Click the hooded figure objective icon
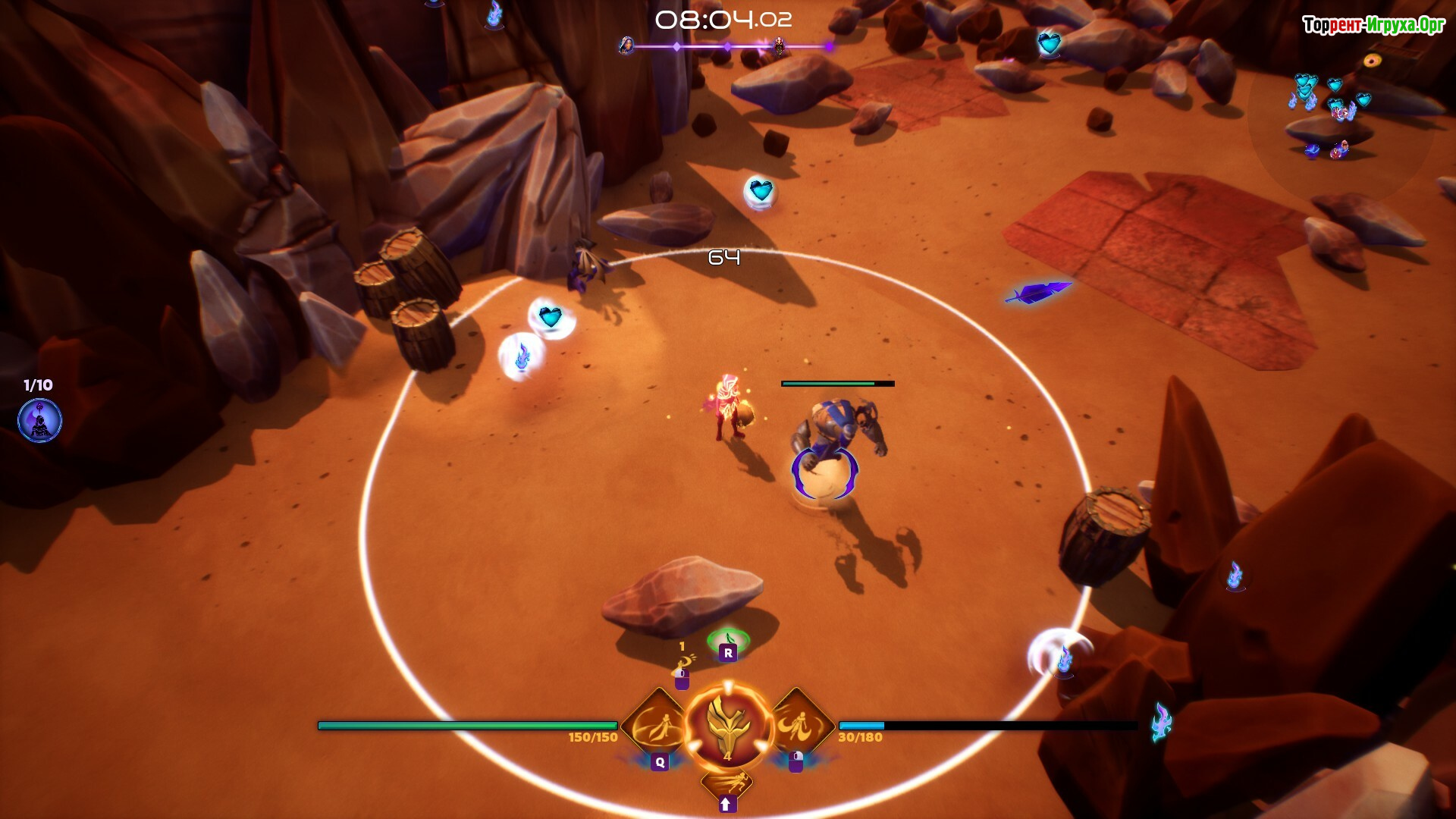 click(x=39, y=422)
